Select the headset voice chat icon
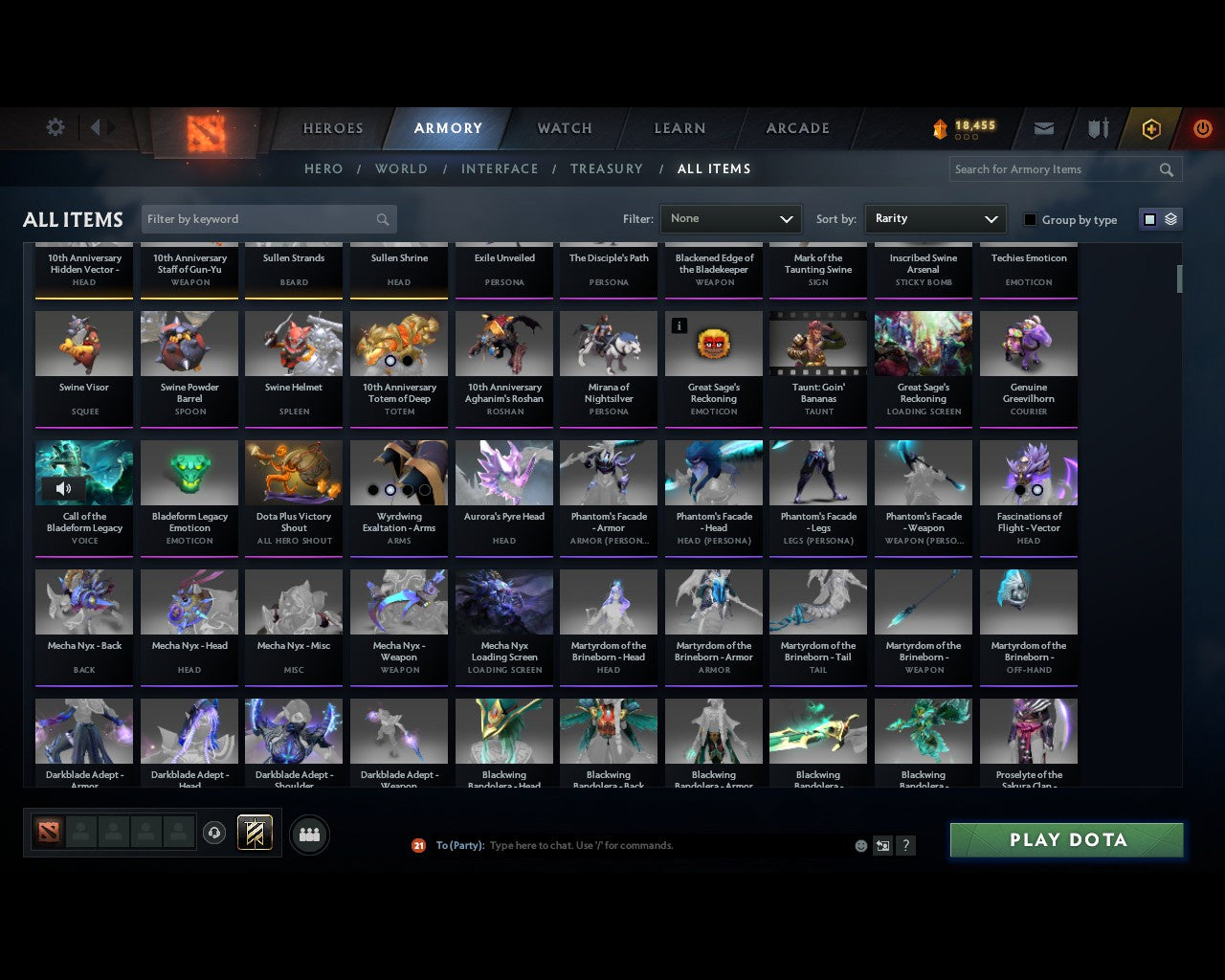The height and width of the screenshot is (980, 1225). point(214,833)
